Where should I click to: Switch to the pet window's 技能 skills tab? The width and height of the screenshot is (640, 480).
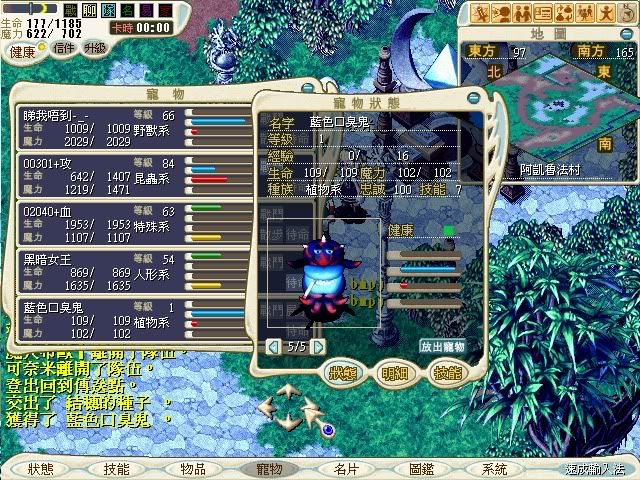pos(447,373)
